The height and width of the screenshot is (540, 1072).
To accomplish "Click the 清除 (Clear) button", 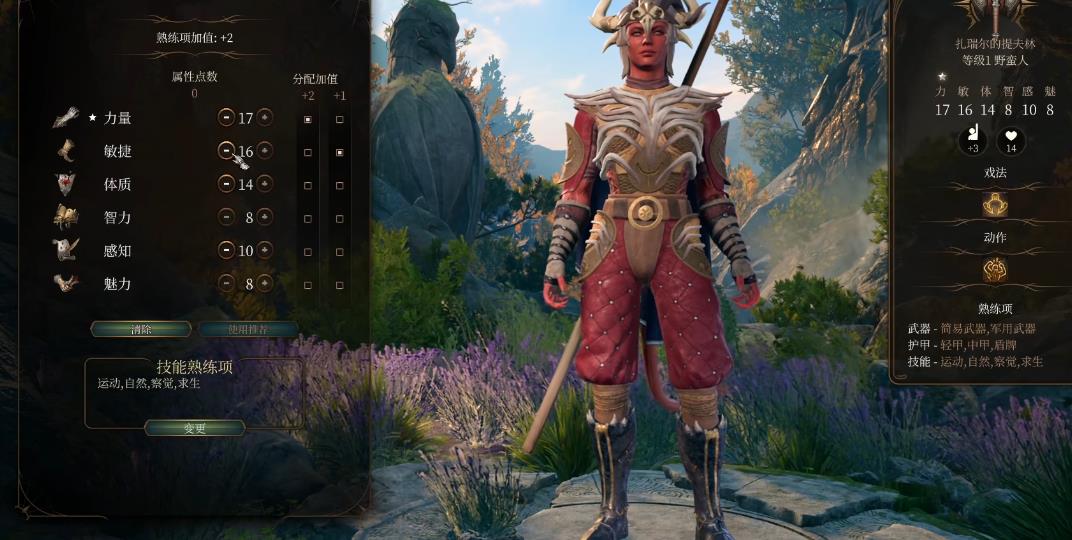I will 141,329.
